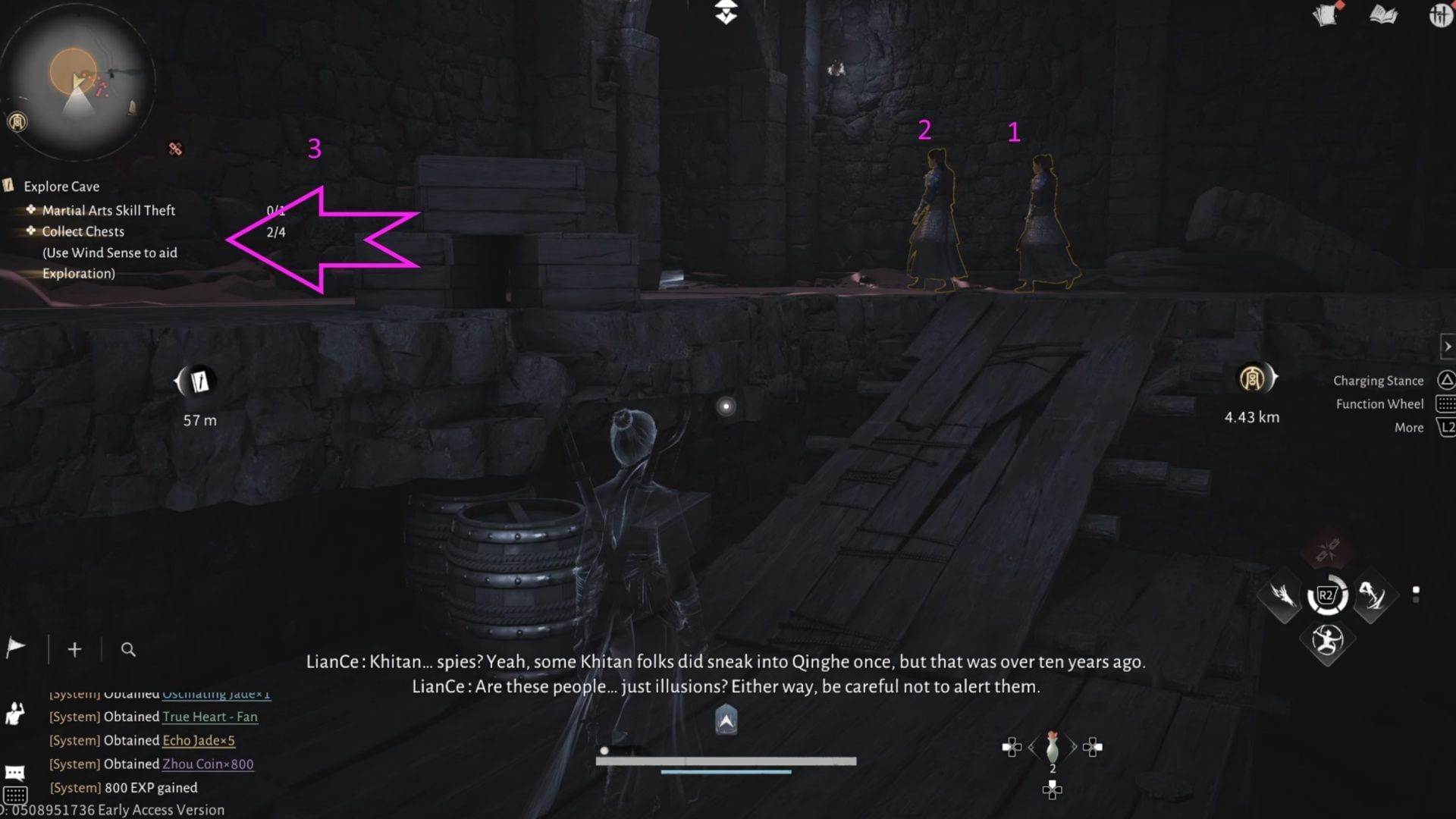Screen dimensions: 1456x819
Task: Open the letters icon with red notification
Action: pyautogui.click(x=1325, y=15)
